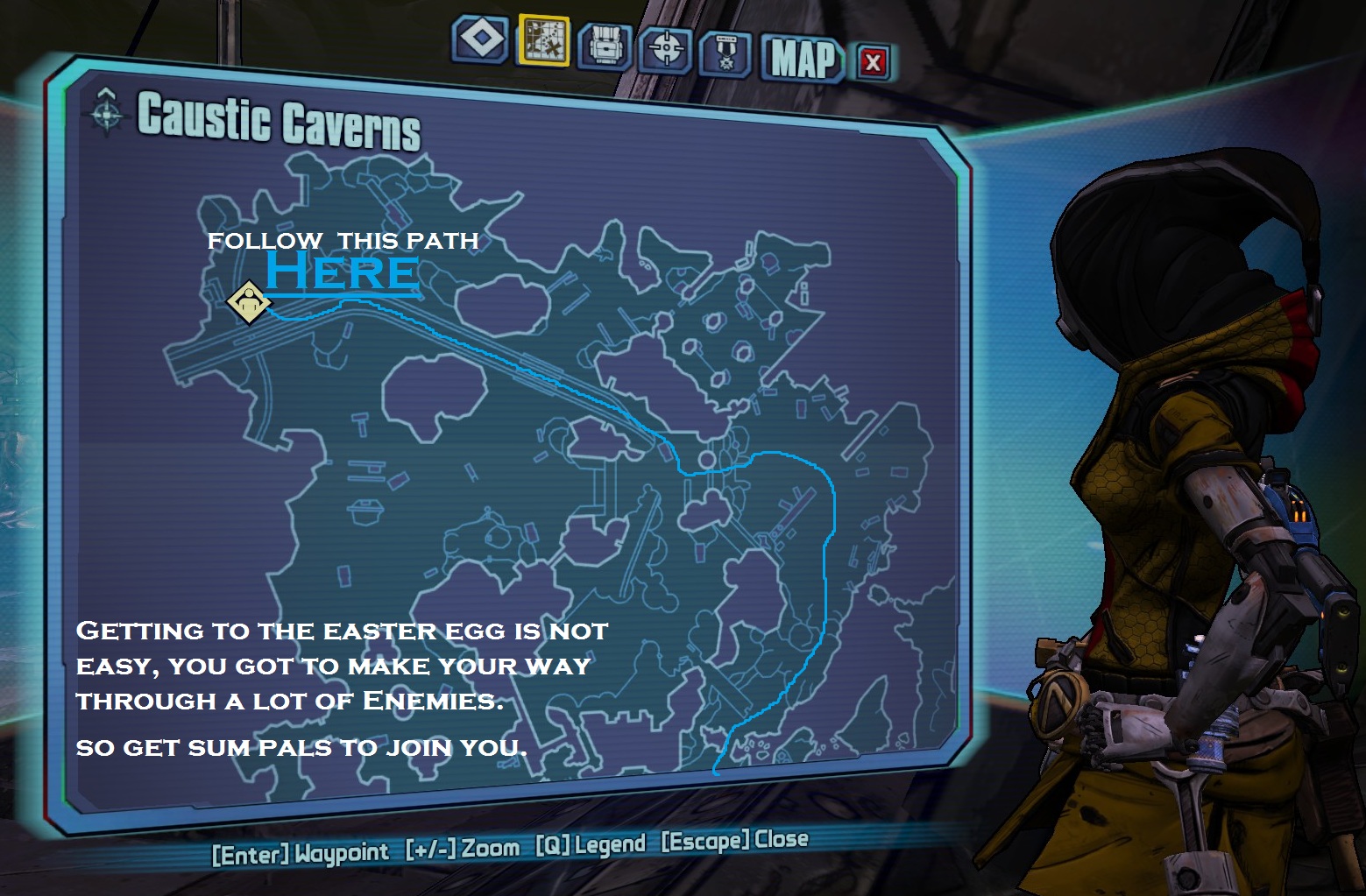The height and width of the screenshot is (896, 1366).
Task: Open the crosshair Skills tab
Action: coord(667,49)
